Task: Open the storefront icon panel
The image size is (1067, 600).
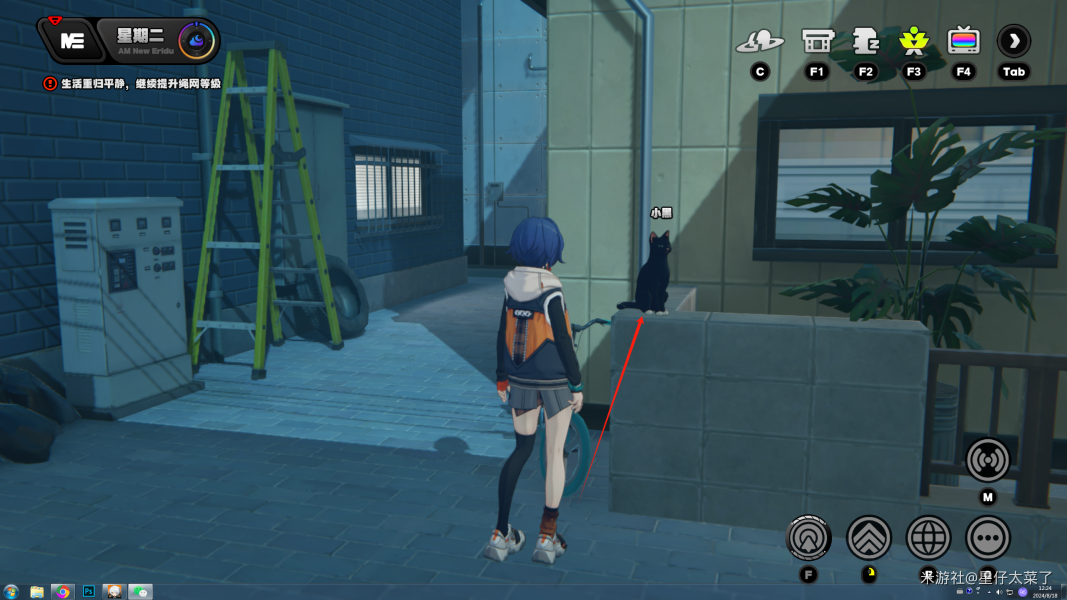Action: pos(817,41)
